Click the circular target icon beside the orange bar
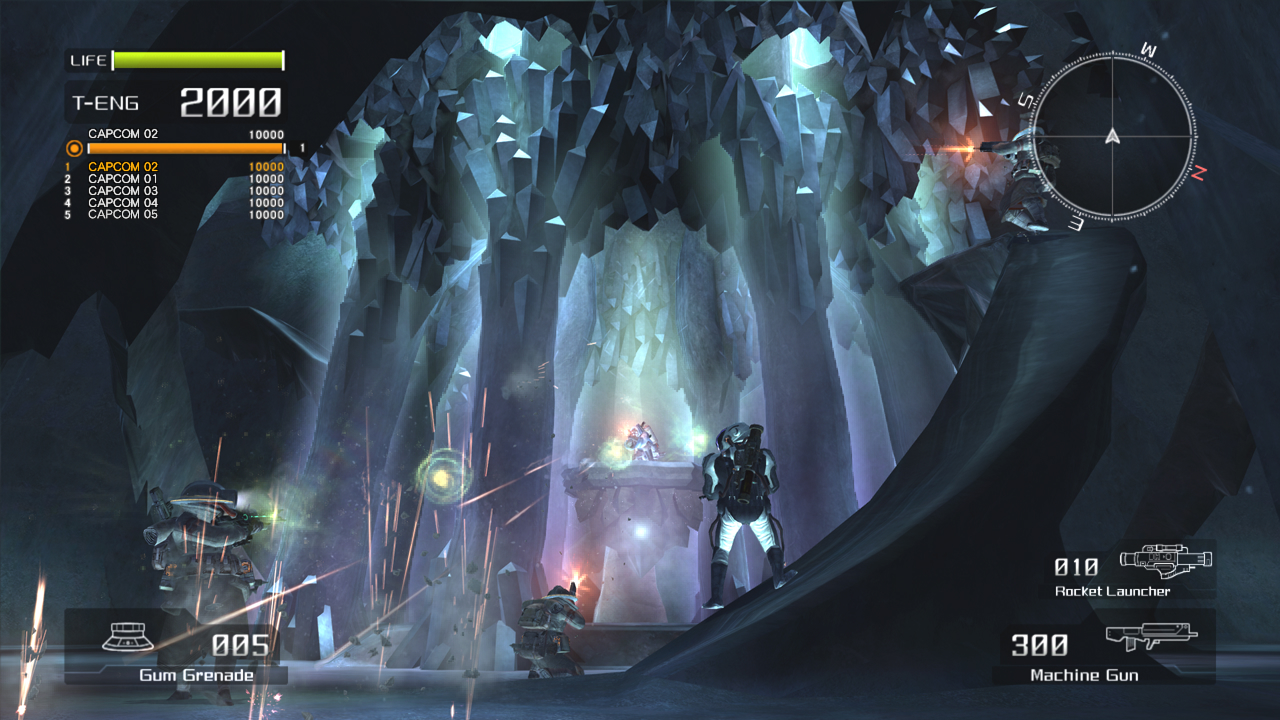Image resolution: width=1280 pixels, height=720 pixels. tap(74, 149)
